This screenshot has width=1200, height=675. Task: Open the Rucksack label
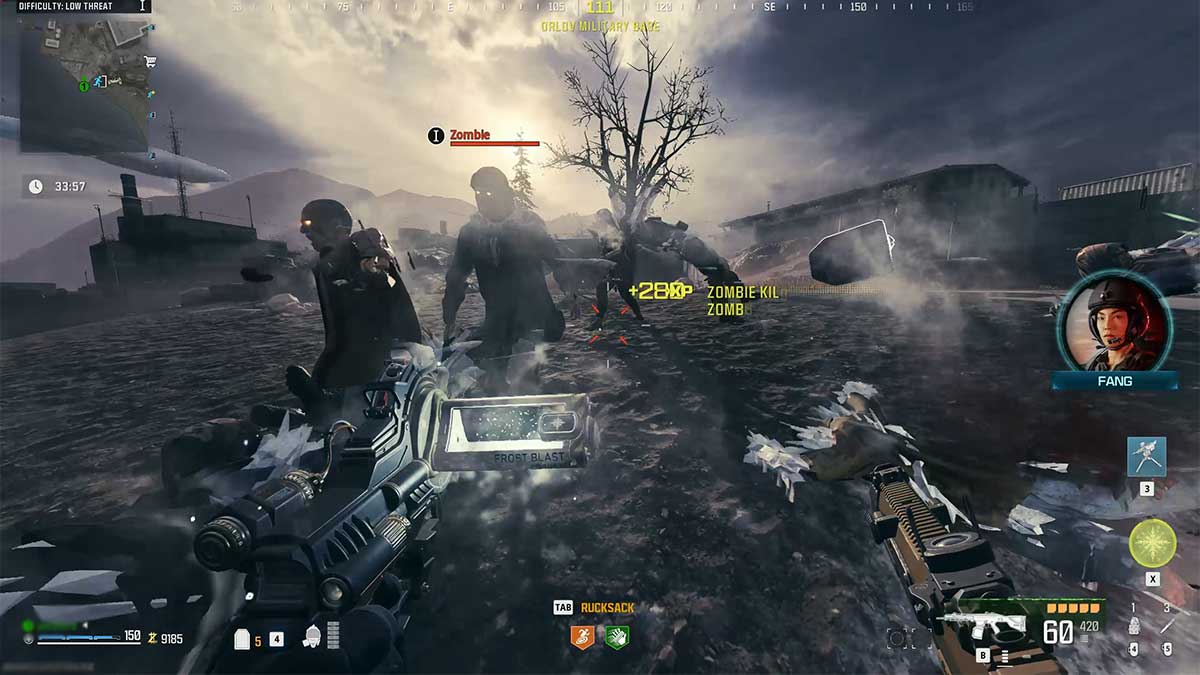[607, 607]
